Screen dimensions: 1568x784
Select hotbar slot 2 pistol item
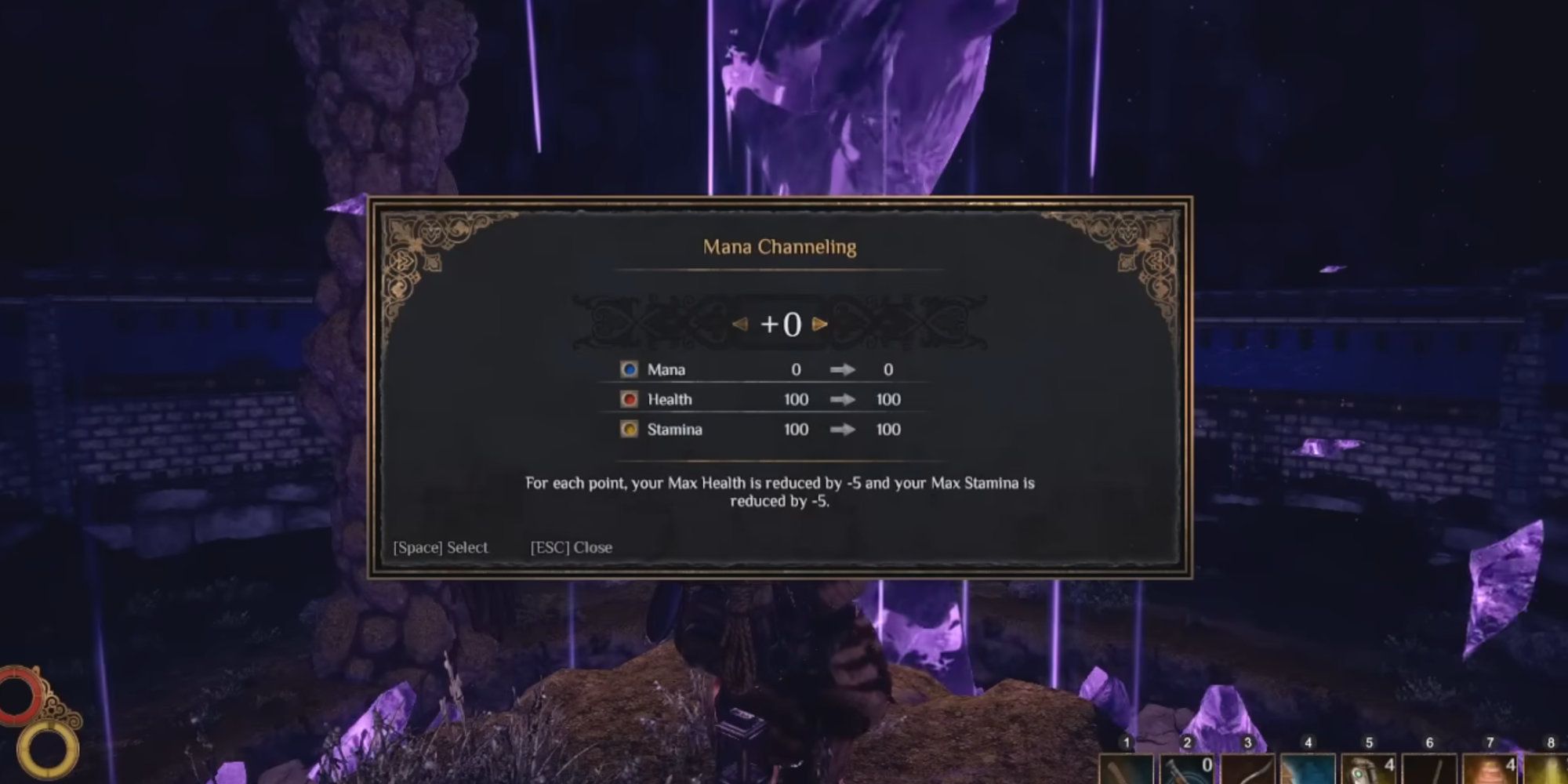tap(1186, 770)
